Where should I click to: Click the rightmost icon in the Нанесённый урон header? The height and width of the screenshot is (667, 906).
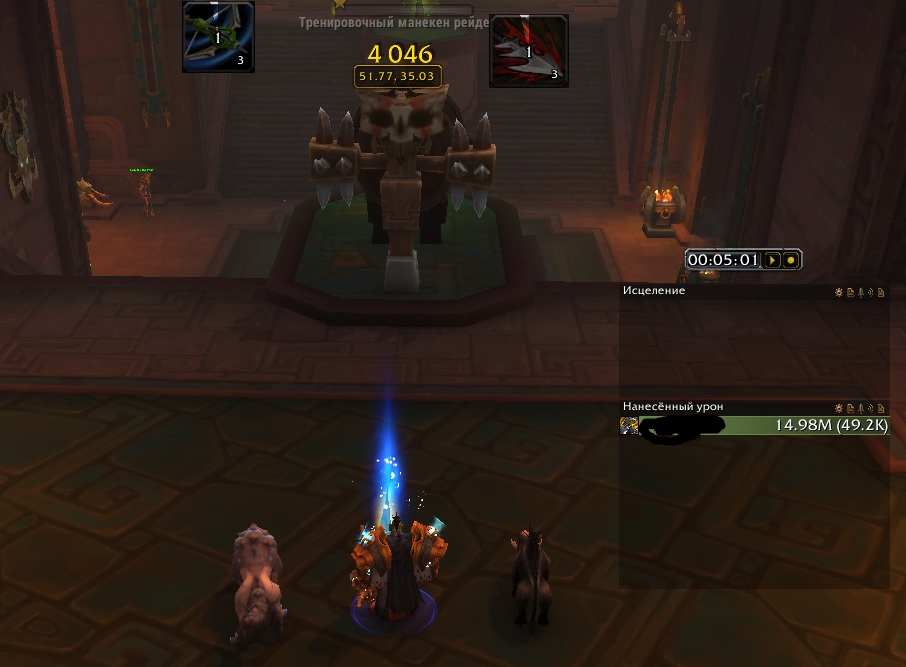coord(883,408)
